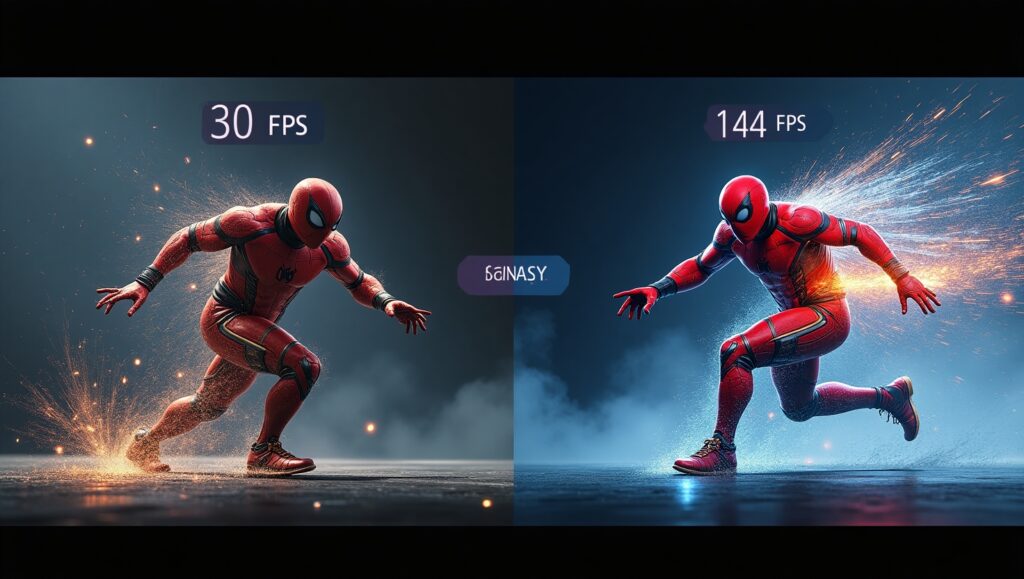
Task: Select the 30 FPS label
Action: [262, 123]
